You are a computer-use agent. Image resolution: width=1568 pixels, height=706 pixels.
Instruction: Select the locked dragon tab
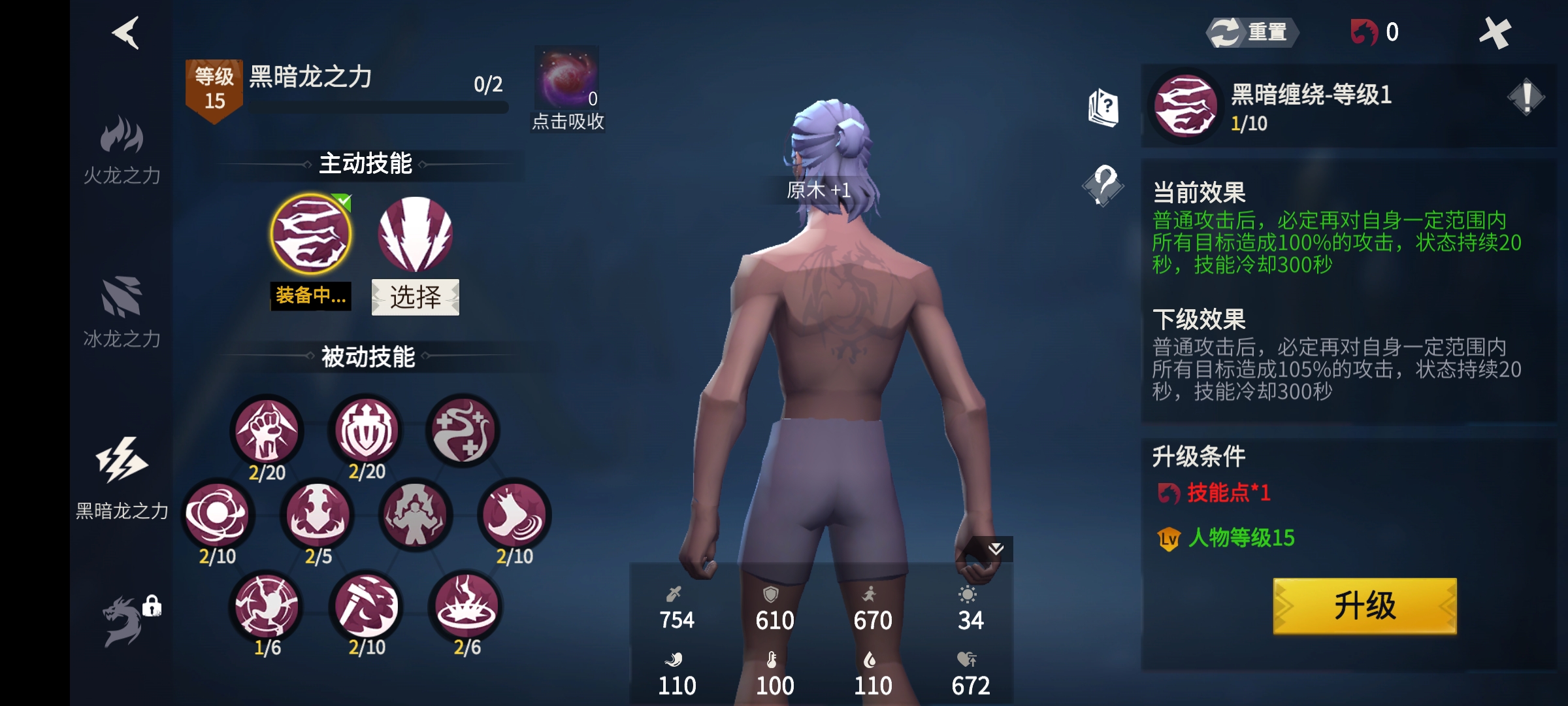coord(125,621)
